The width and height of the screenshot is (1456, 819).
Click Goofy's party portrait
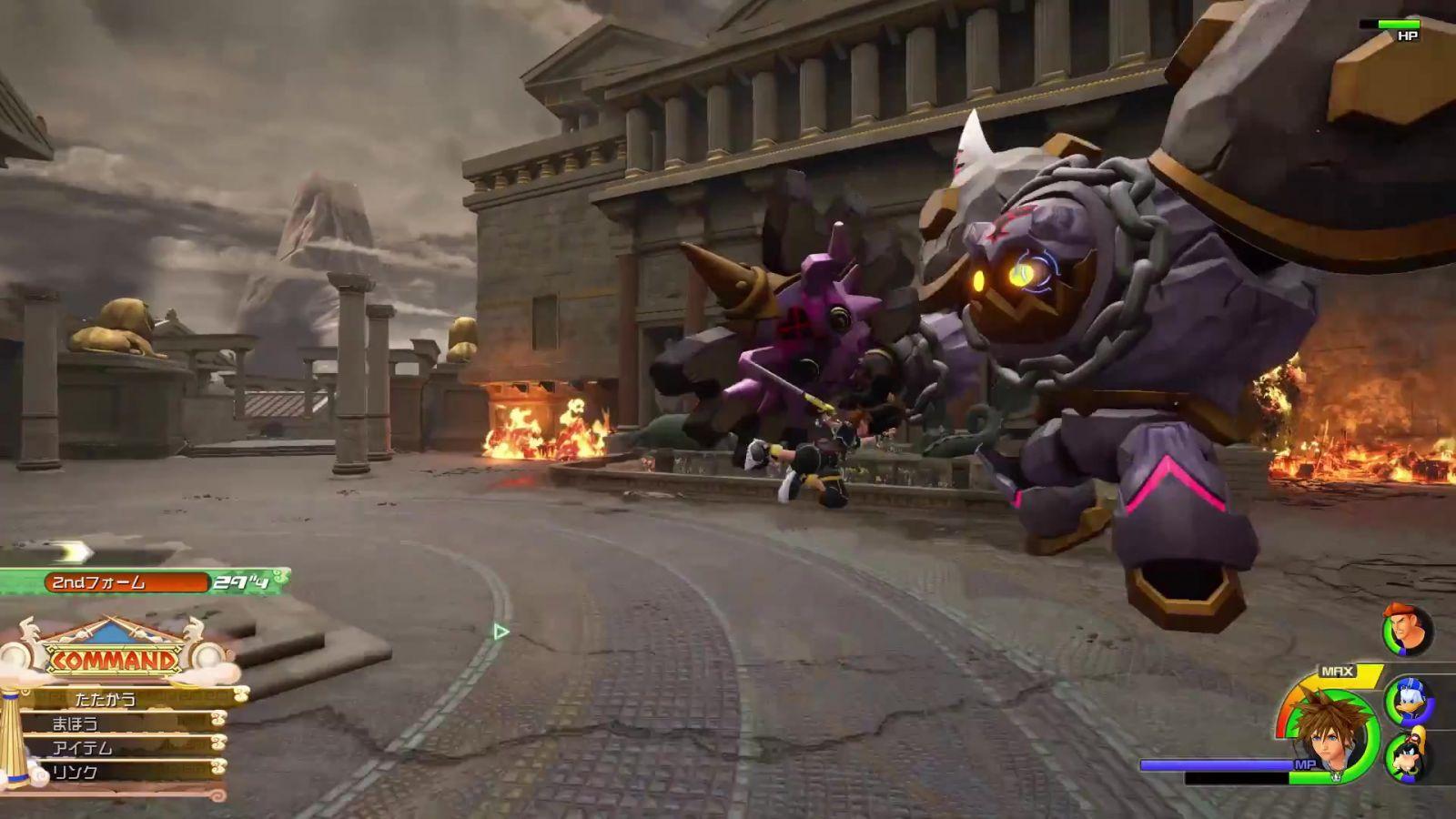(1408, 755)
